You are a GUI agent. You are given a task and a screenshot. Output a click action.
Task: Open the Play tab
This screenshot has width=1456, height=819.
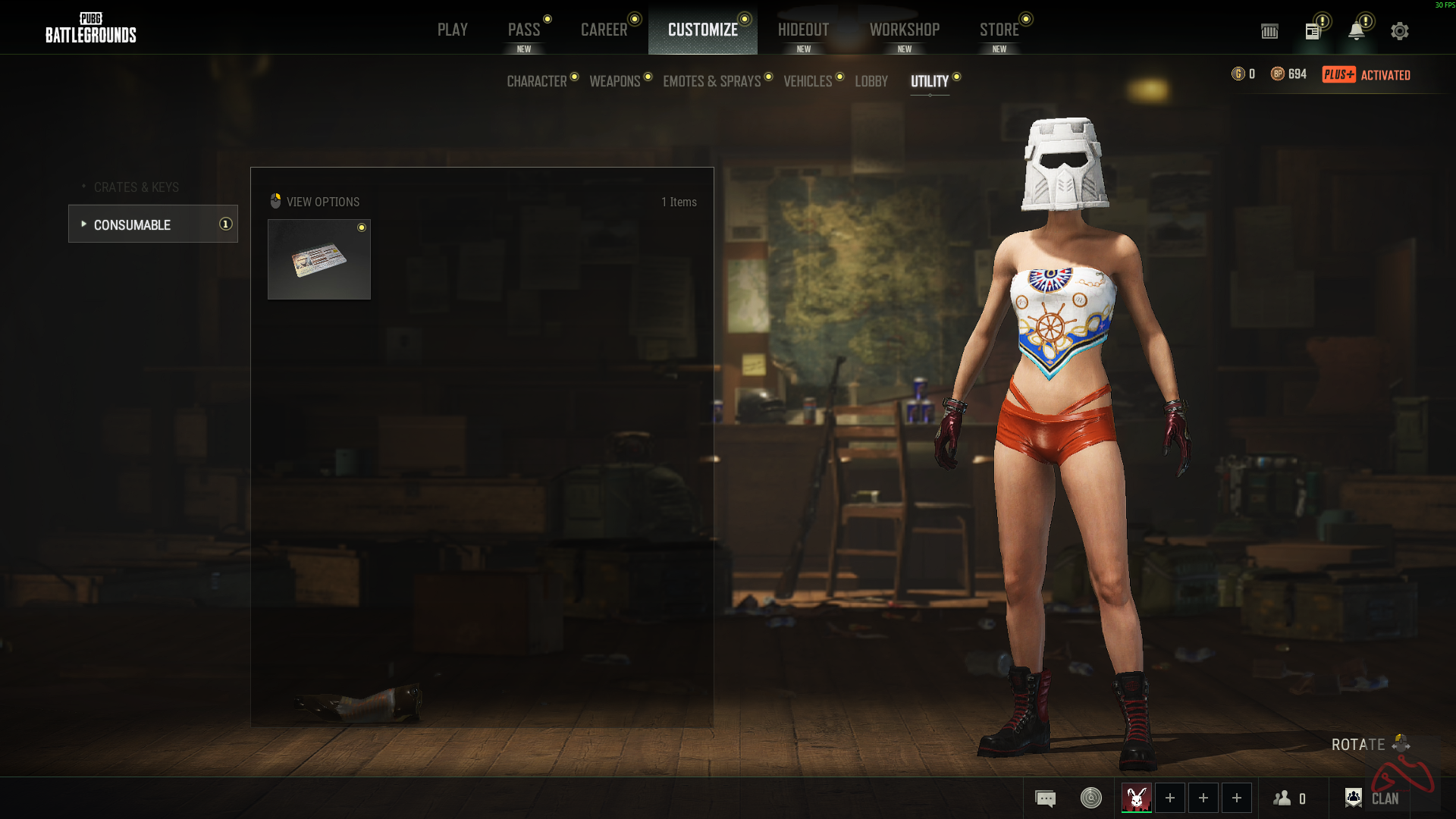[x=452, y=30]
